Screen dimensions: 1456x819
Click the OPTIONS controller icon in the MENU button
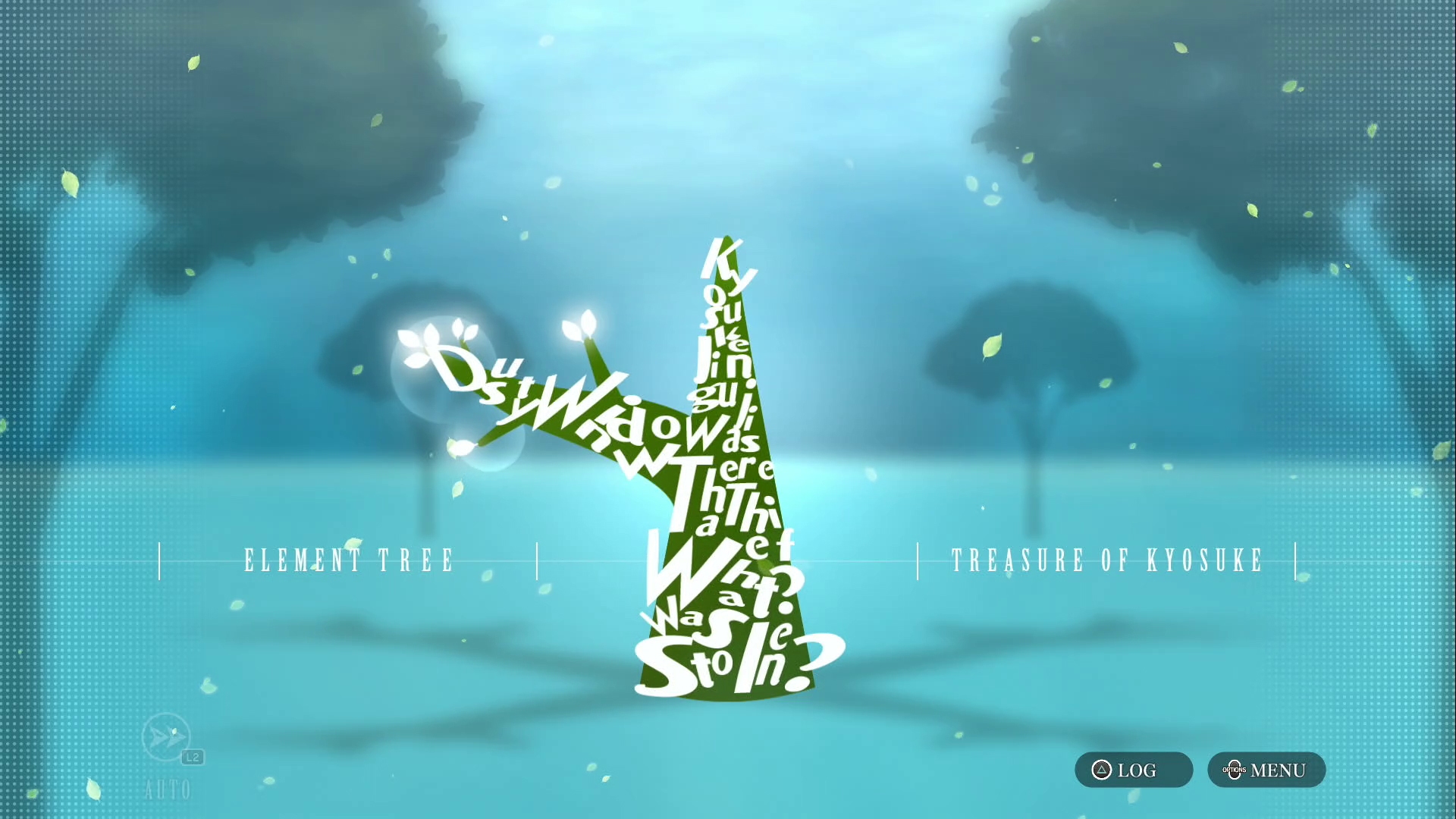(1235, 770)
